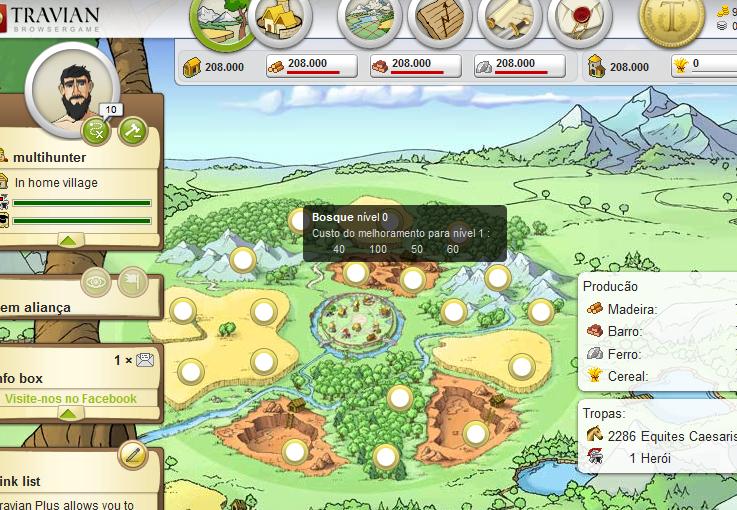The width and height of the screenshot is (737, 510).
Task: Click the warehouse capacity icon
Action: click(x=193, y=66)
